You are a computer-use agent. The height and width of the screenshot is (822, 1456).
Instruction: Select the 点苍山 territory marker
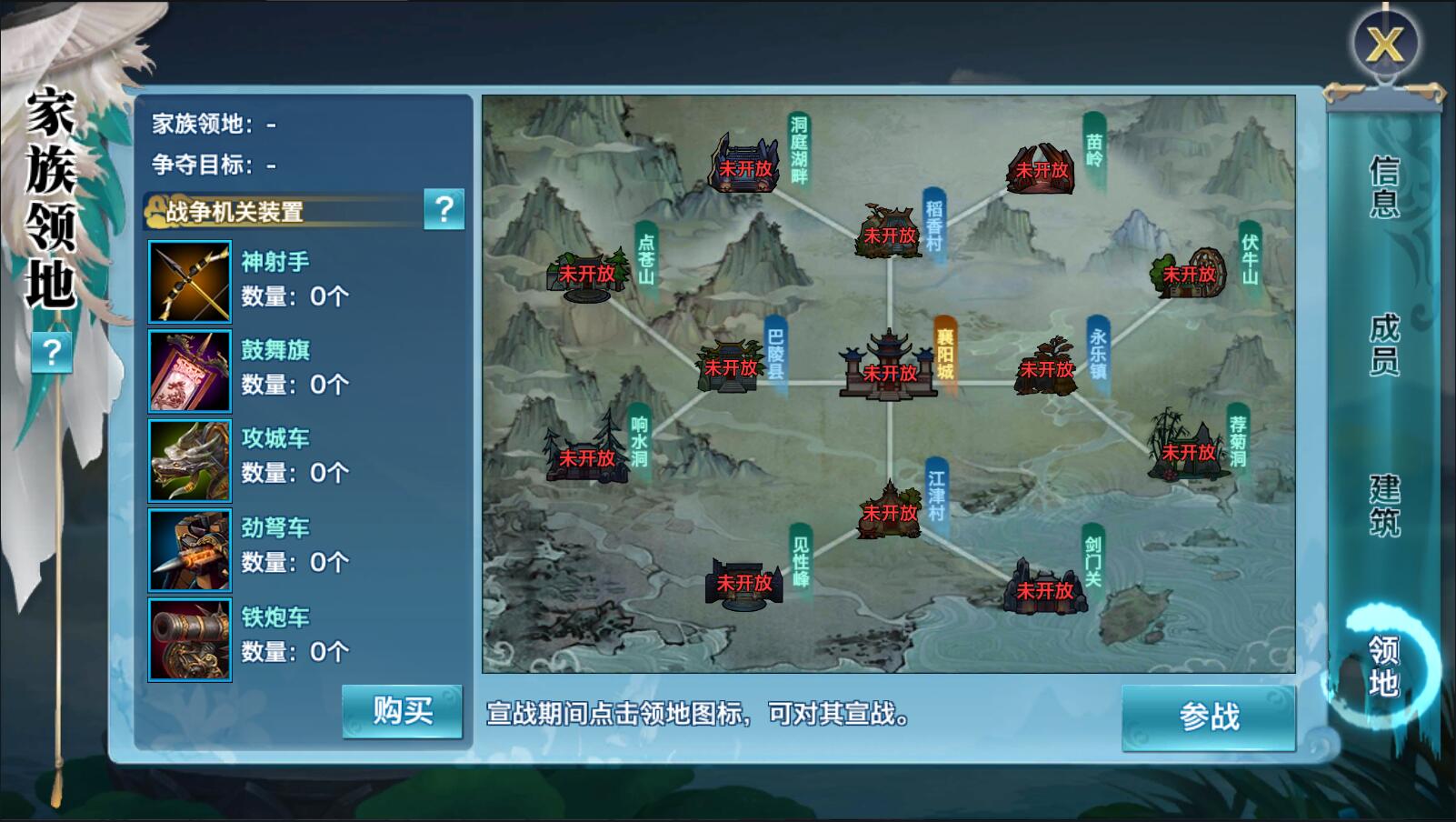587,273
